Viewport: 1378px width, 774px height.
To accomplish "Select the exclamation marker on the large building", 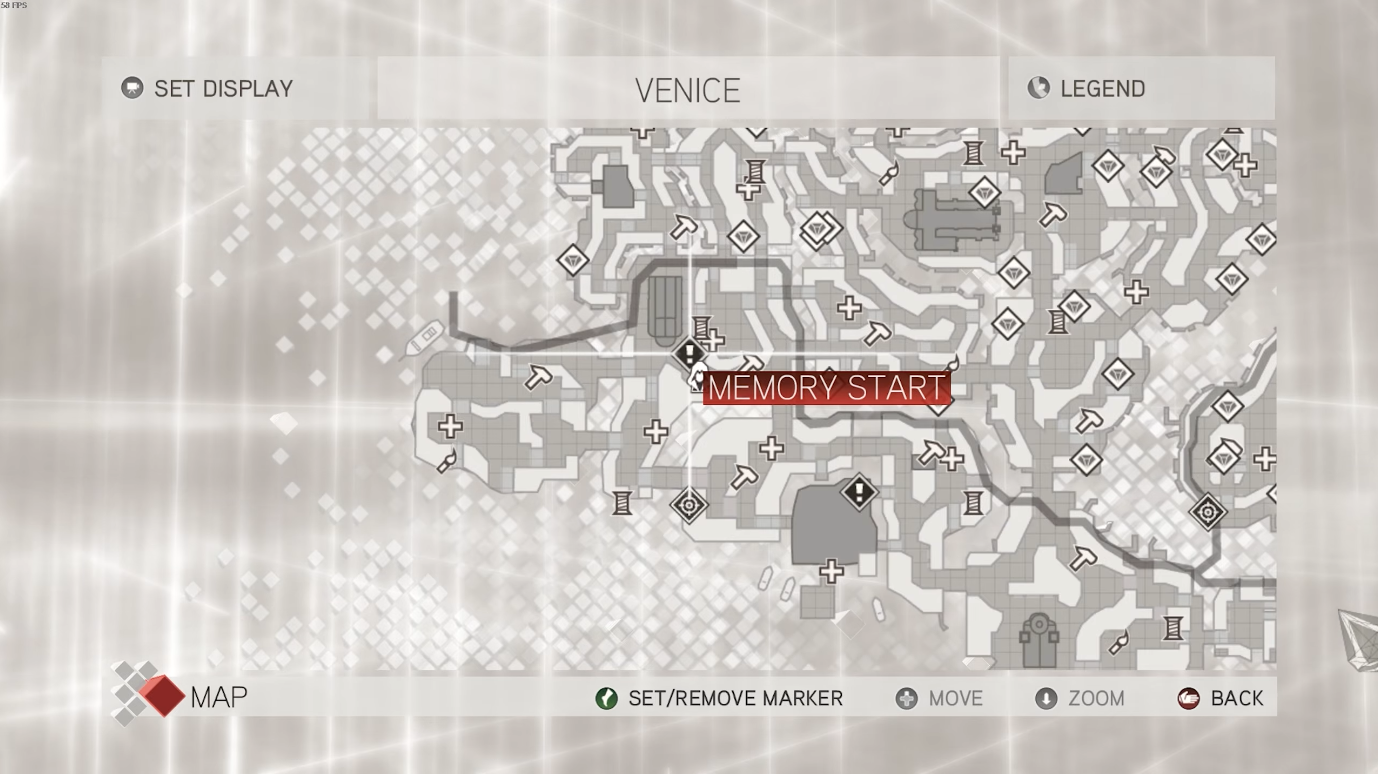I will 858,491.
